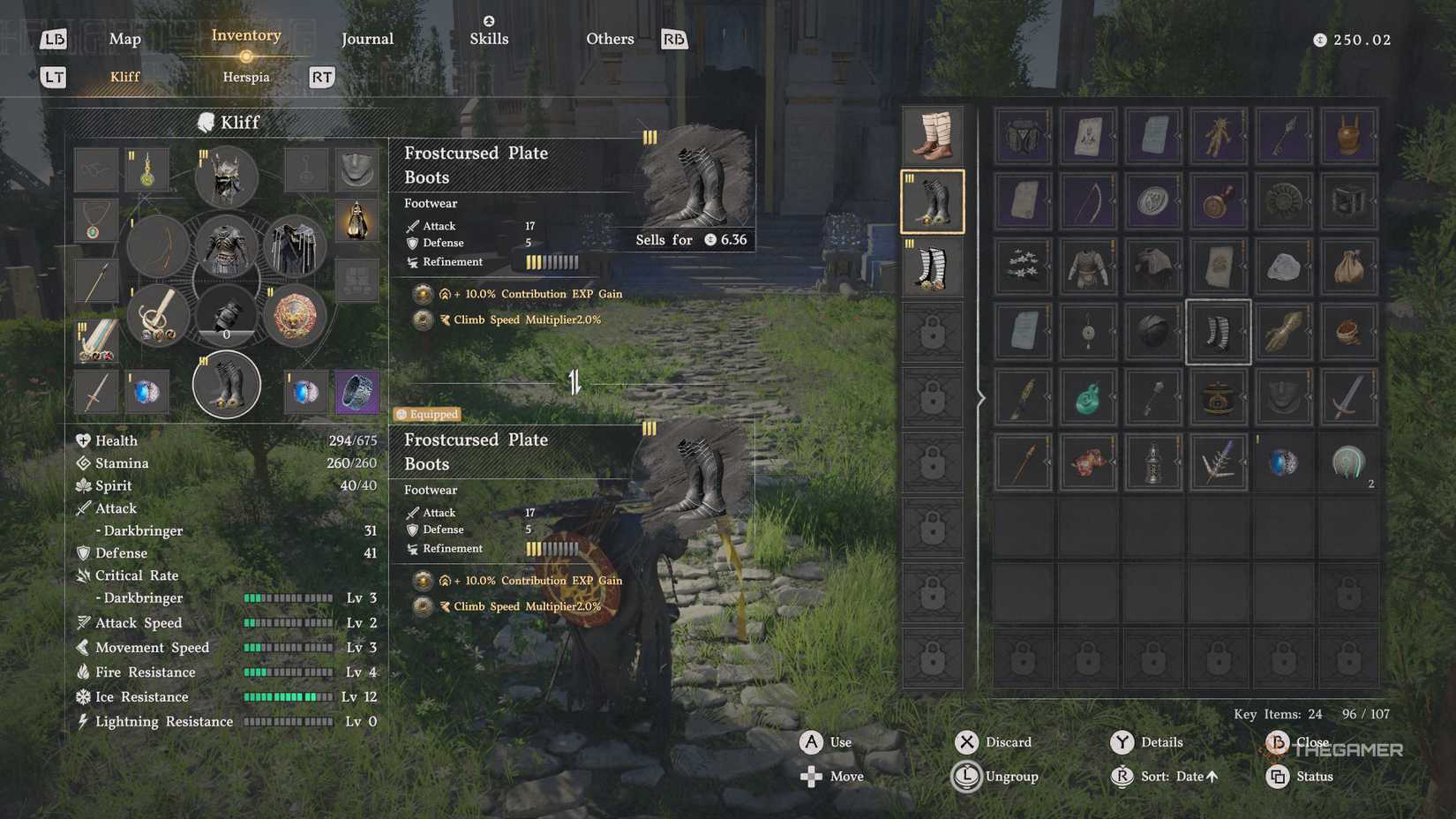Screen dimensions: 1456x819
Task: Select the white flowers item in the inventory grid
Action: tap(1022, 267)
